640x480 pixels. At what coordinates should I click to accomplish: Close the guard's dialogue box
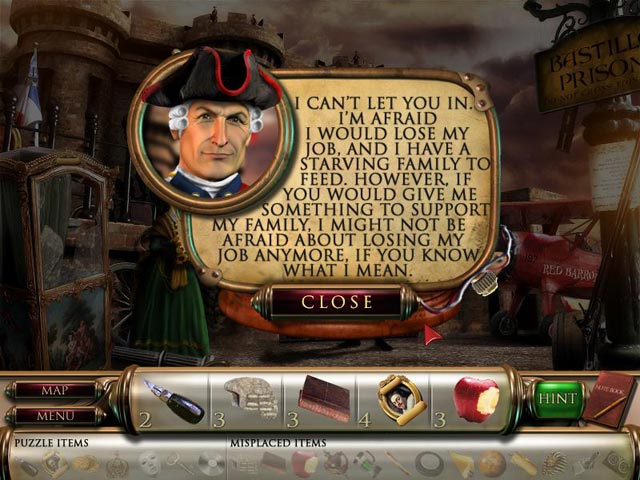pyautogui.click(x=337, y=301)
